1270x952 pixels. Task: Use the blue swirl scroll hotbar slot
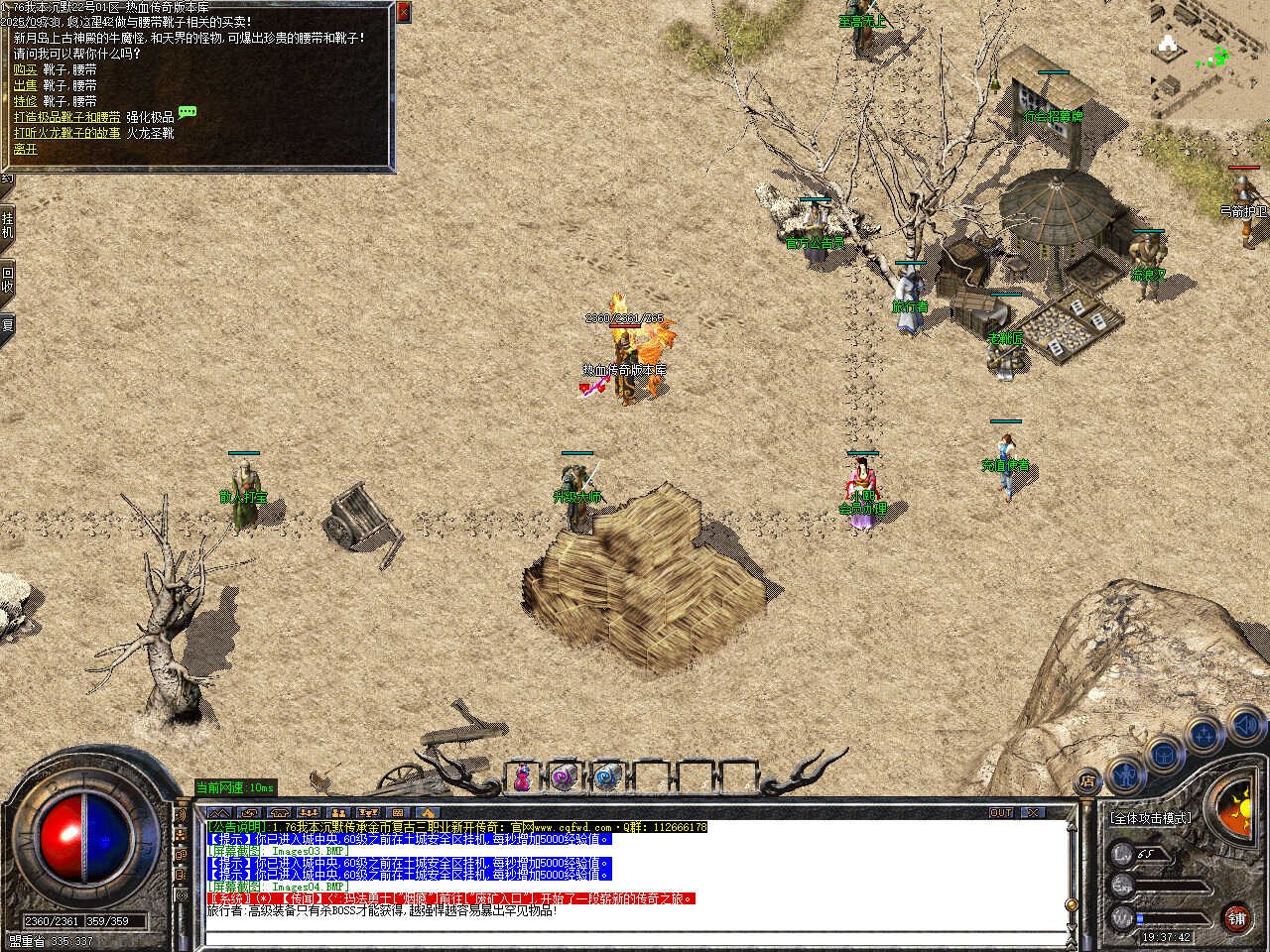[x=607, y=777]
